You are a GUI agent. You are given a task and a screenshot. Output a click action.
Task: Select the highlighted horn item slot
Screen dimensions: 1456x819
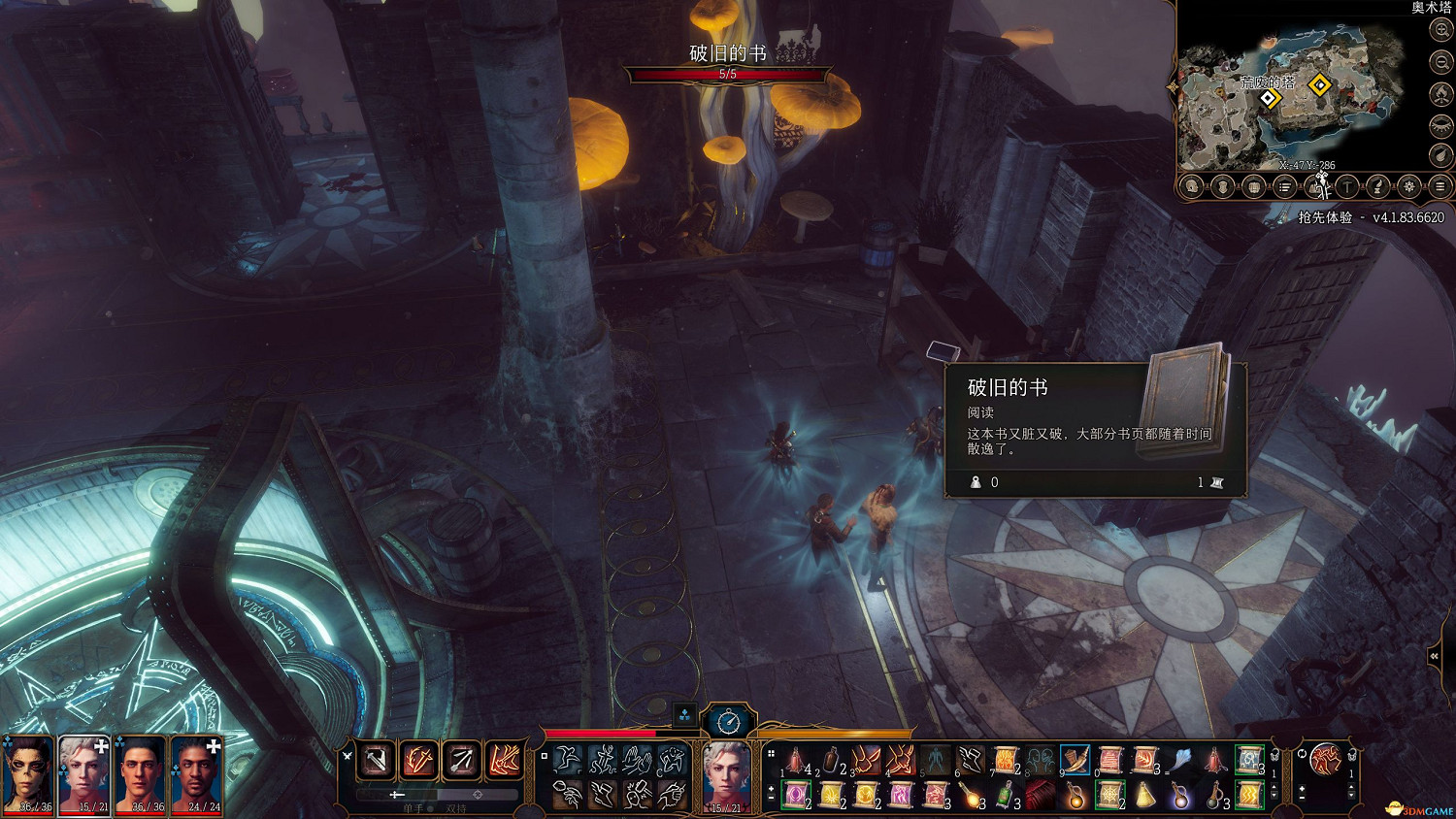coord(1075,760)
